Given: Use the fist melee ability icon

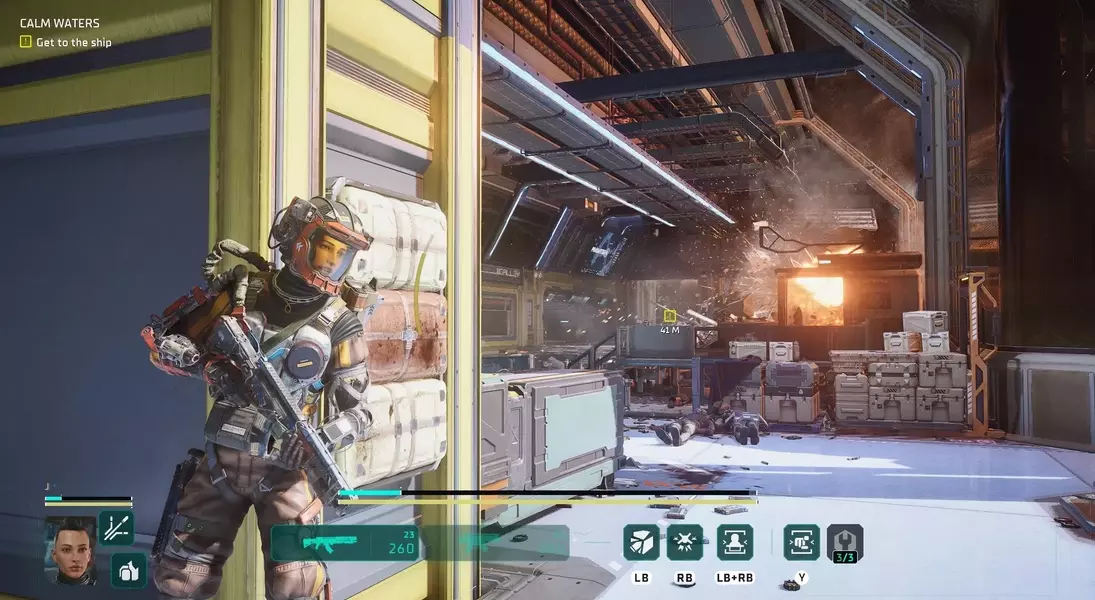Looking at the screenshot, I should coord(801,542).
